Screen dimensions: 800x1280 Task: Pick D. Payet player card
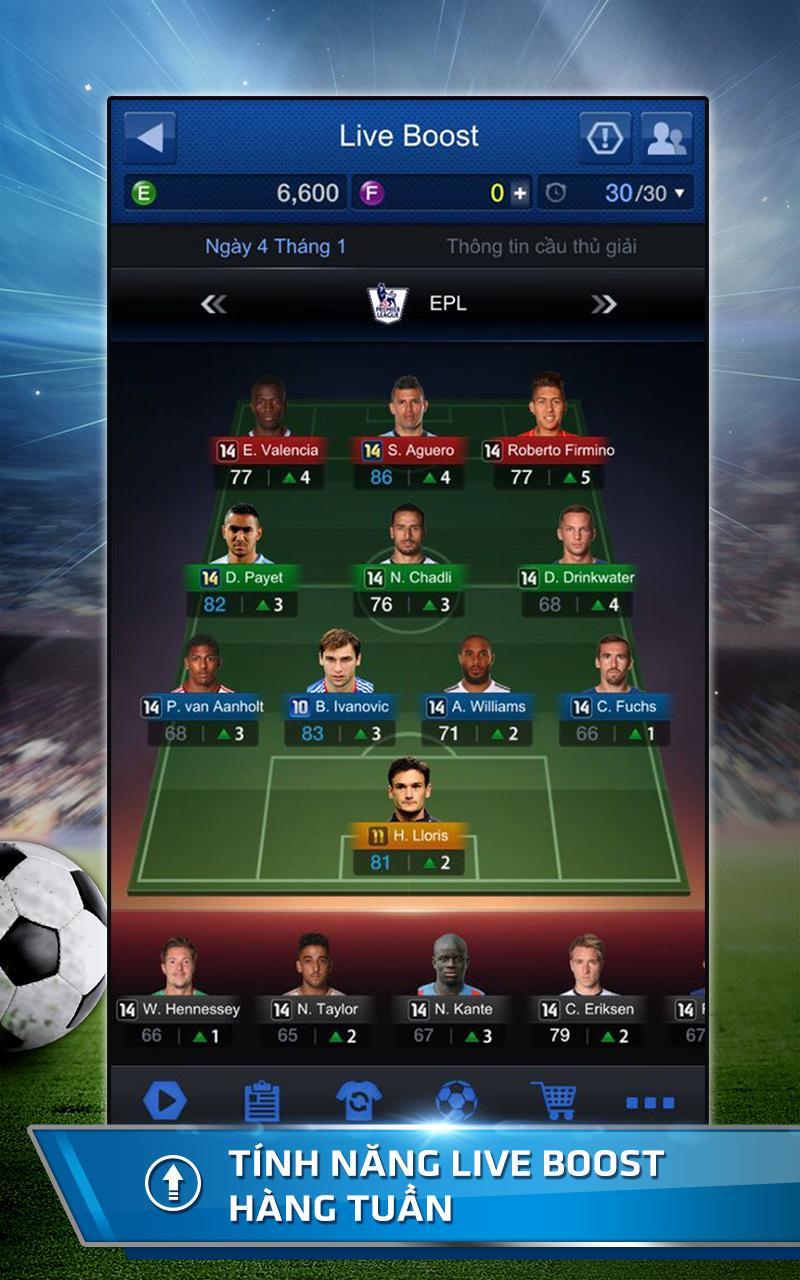pos(242,560)
